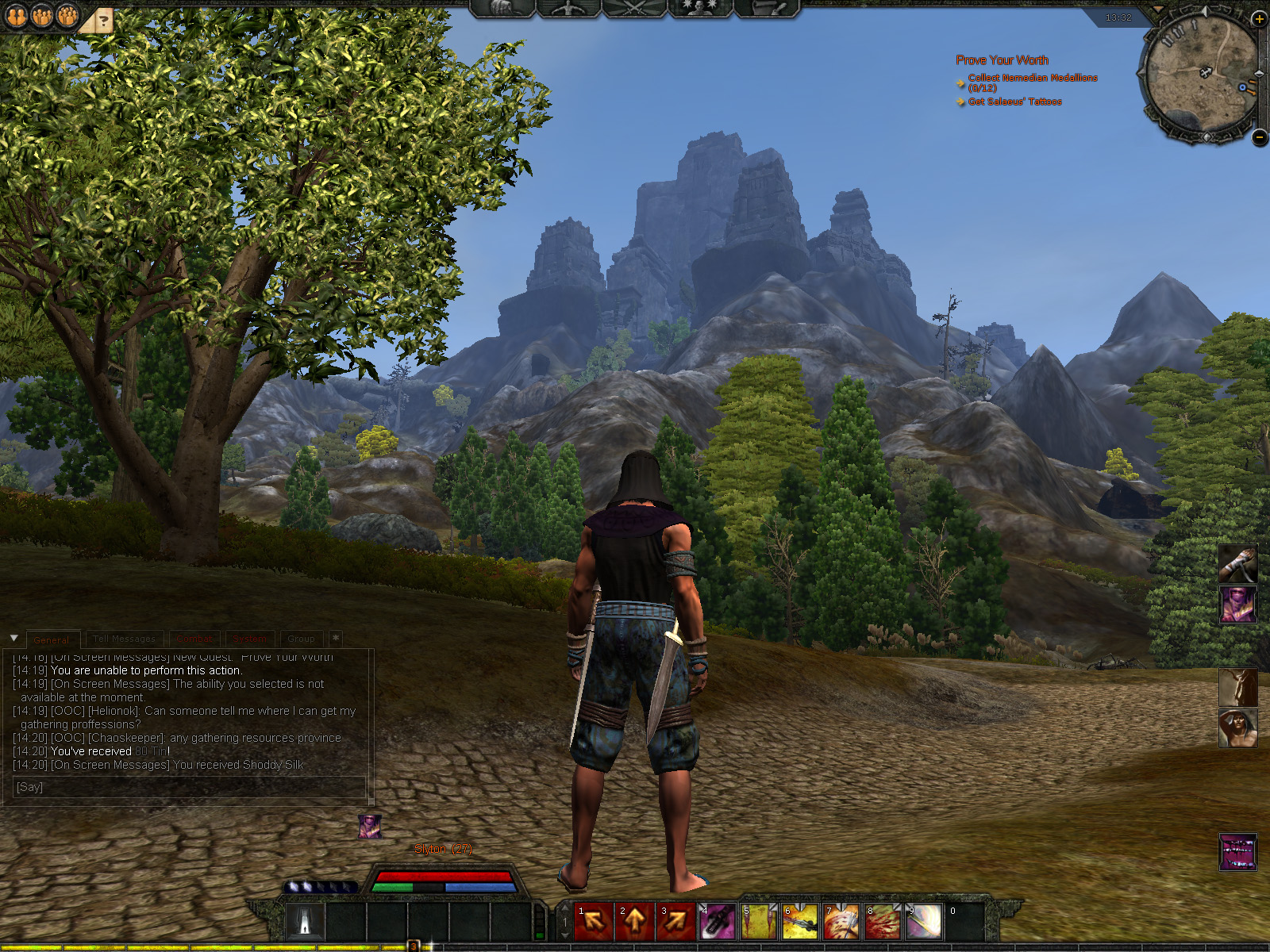Zoom in the minimap with plus button
The width and height of the screenshot is (1270, 952).
click(1259, 18)
